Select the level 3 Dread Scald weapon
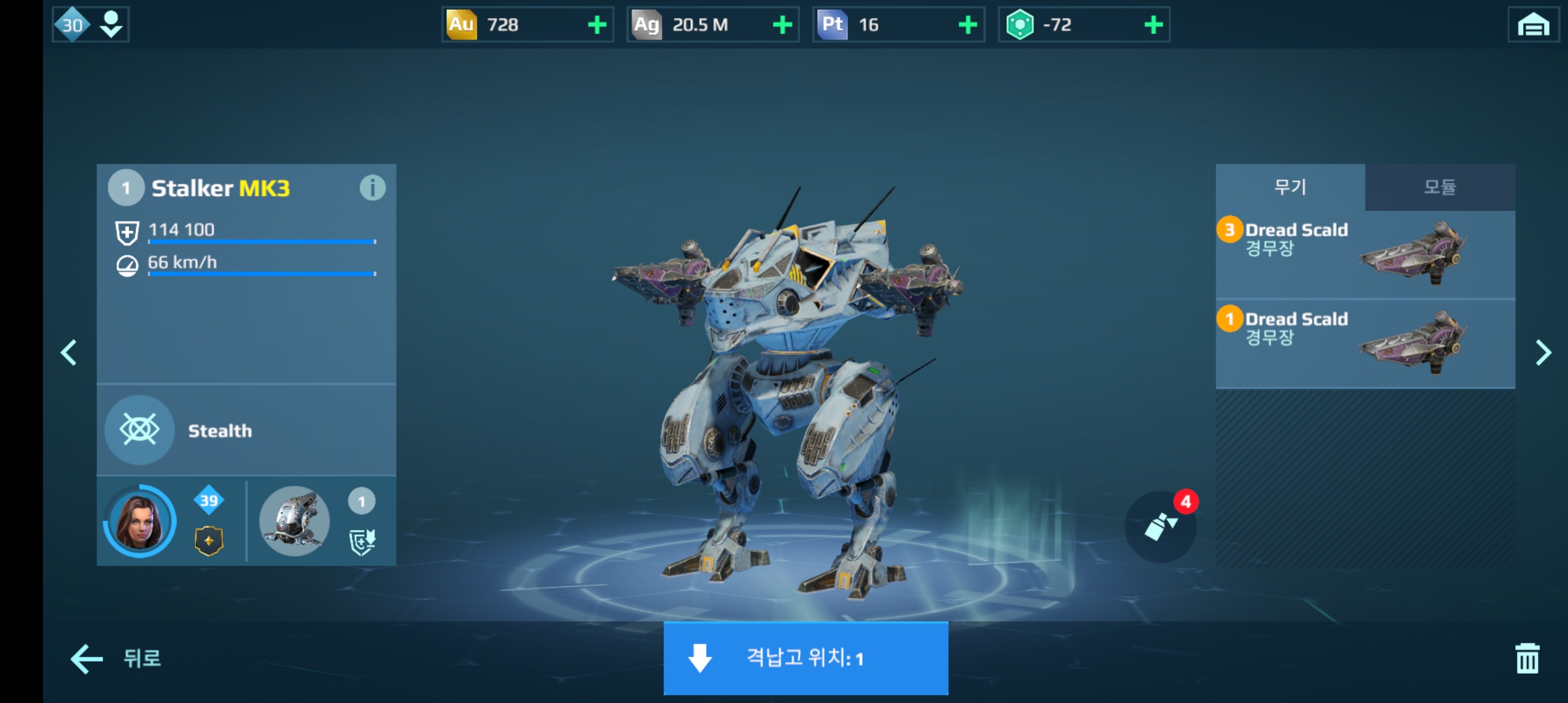Viewport: 1568px width, 703px height. click(x=1365, y=254)
